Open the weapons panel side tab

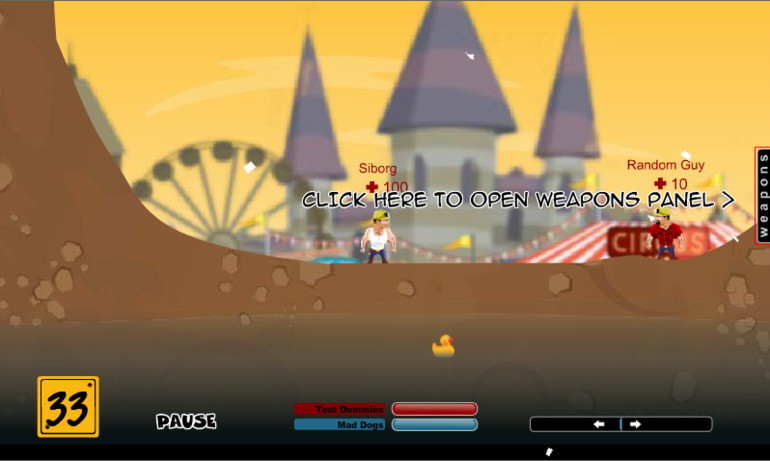(x=762, y=195)
